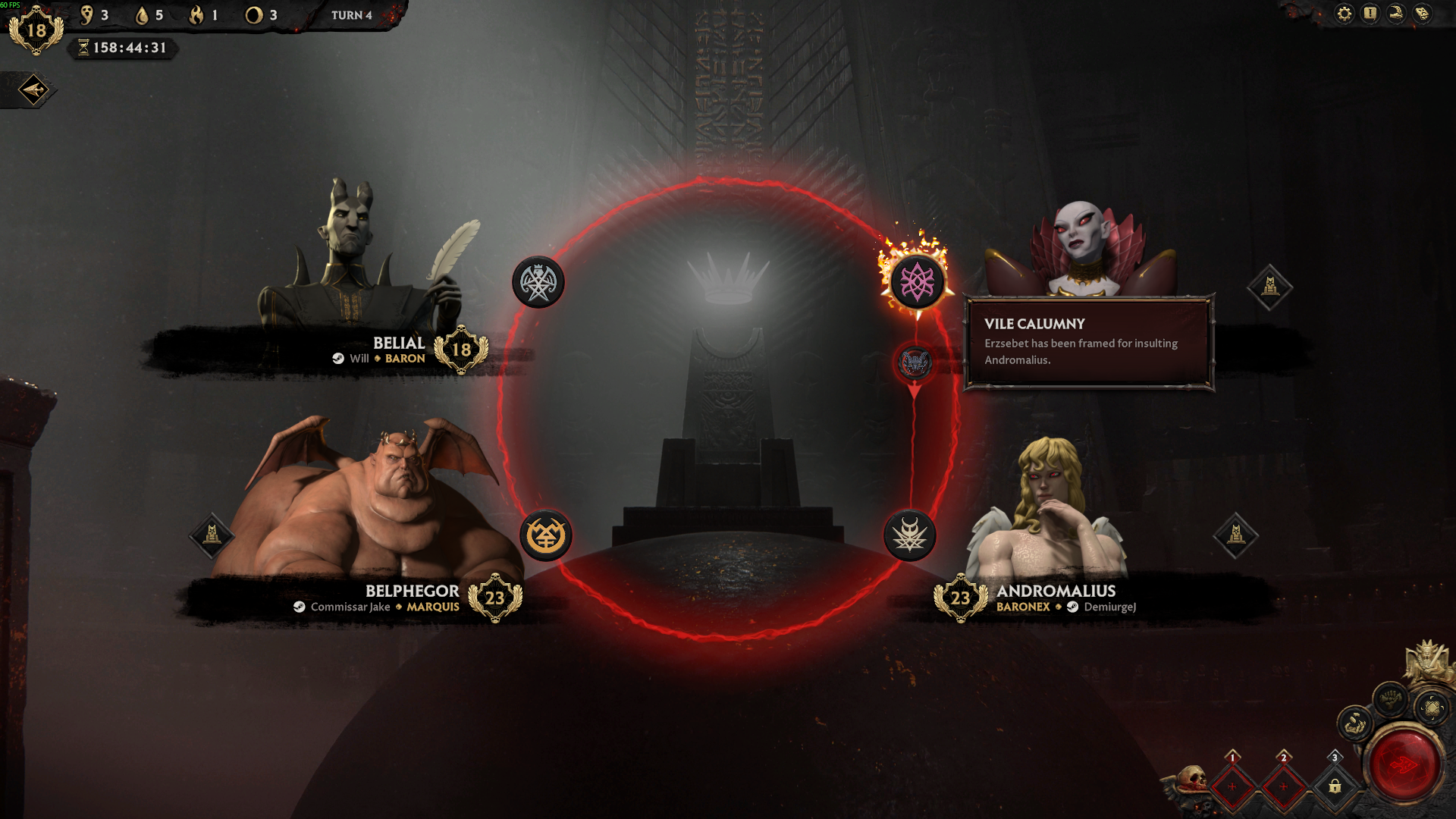Click the back arrow diamond button
The height and width of the screenshot is (819, 1456).
(x=33, y=90)
